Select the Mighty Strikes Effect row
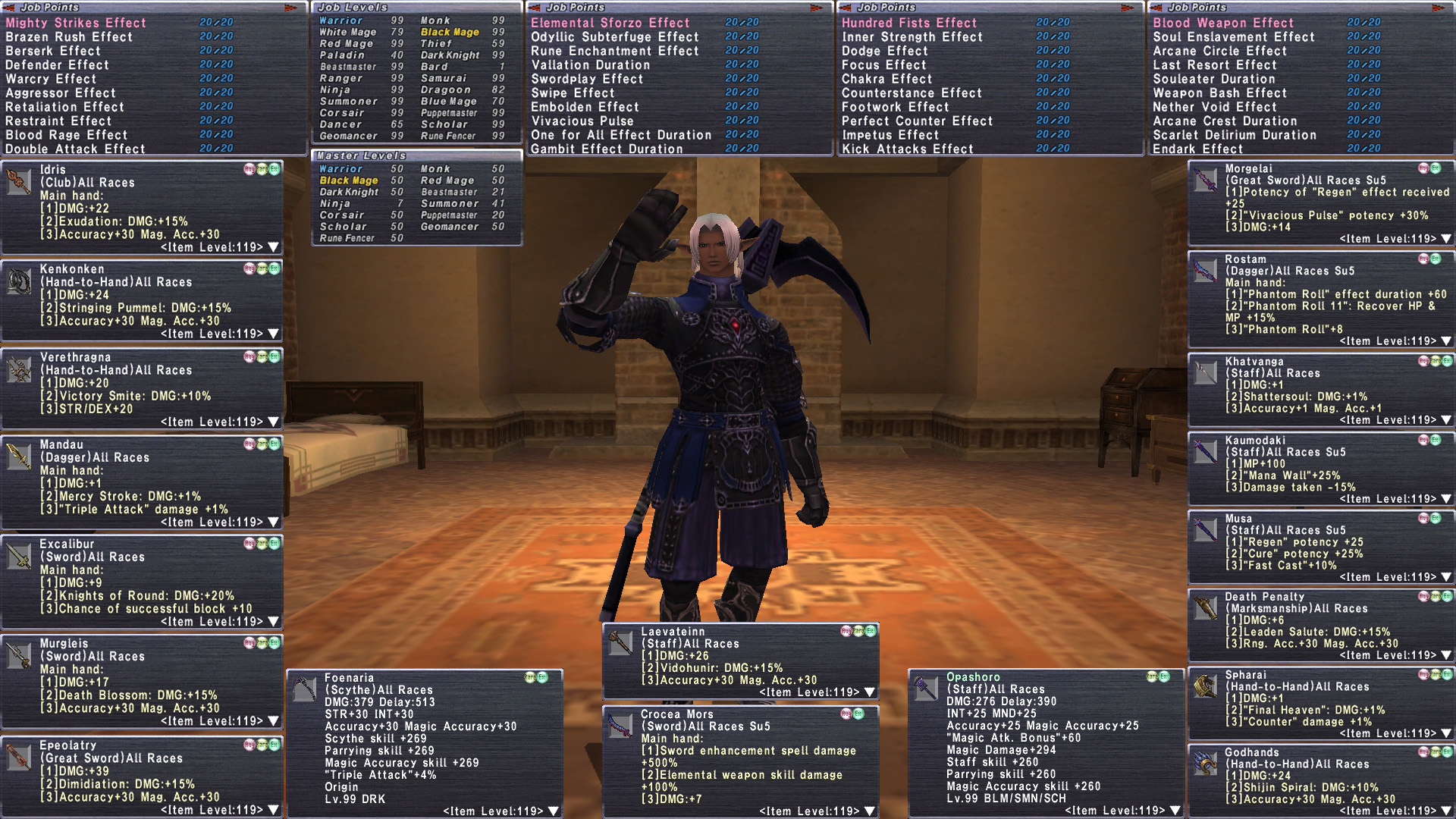The image size is (1456, 819). click(x=76, y=23)
